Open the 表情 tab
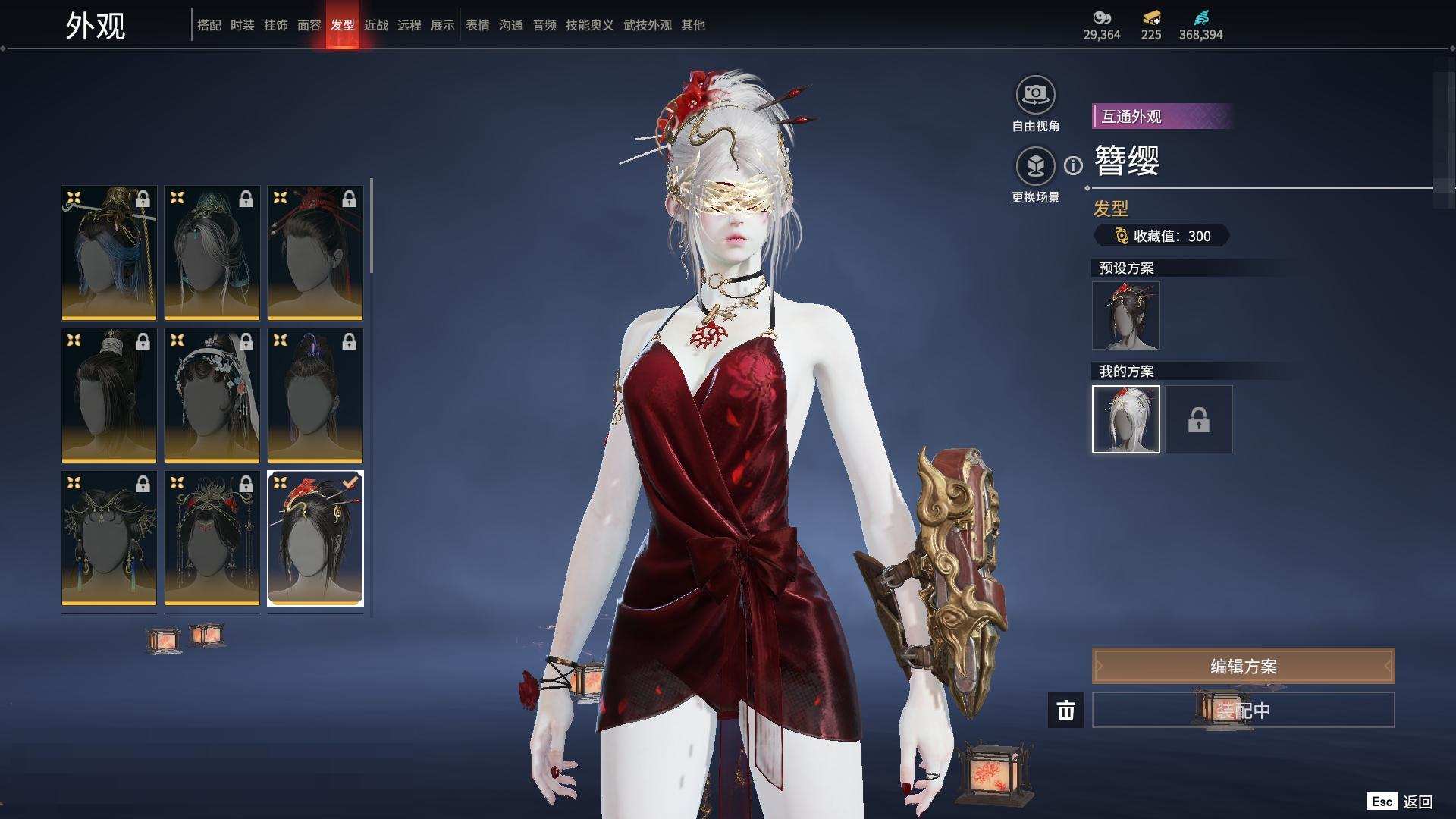1456x819 pixels. point(478,25)
